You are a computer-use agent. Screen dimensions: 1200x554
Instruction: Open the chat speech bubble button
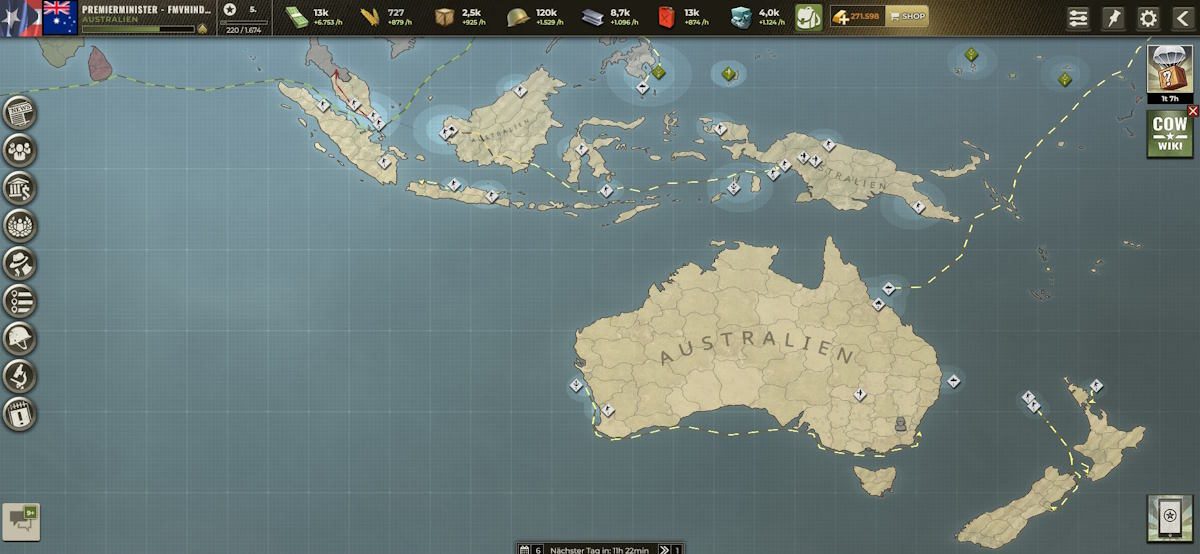(21, 519)
